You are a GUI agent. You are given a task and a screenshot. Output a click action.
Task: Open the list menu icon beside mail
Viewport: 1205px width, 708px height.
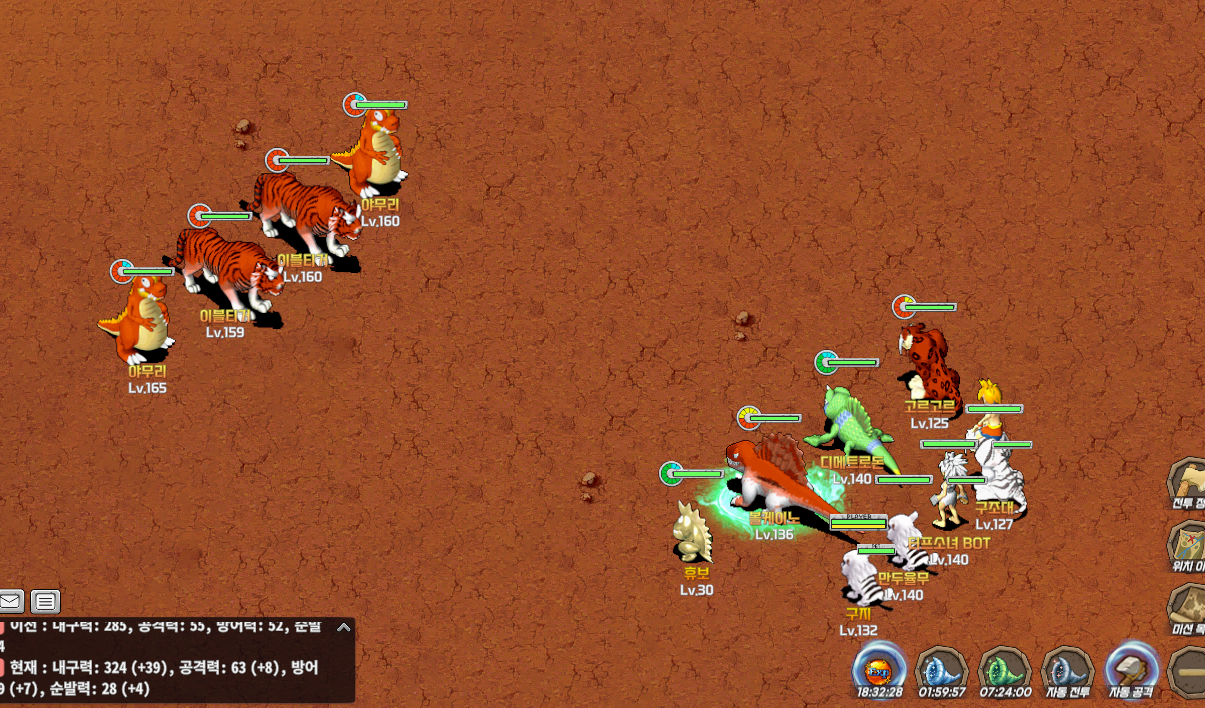click(x=45, y=601)
